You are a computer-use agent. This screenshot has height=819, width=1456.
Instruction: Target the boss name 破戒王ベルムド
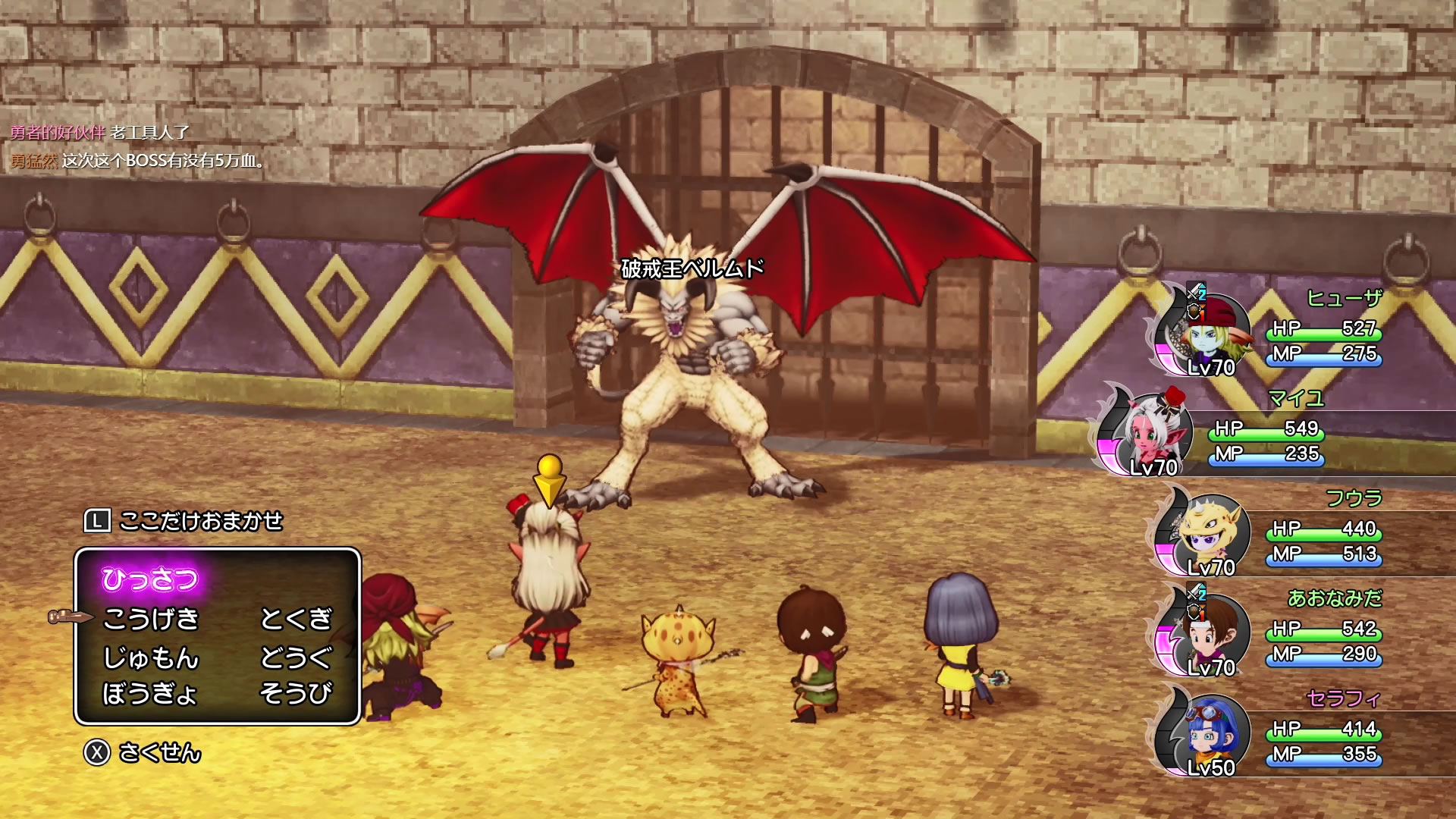coord(692,268)
